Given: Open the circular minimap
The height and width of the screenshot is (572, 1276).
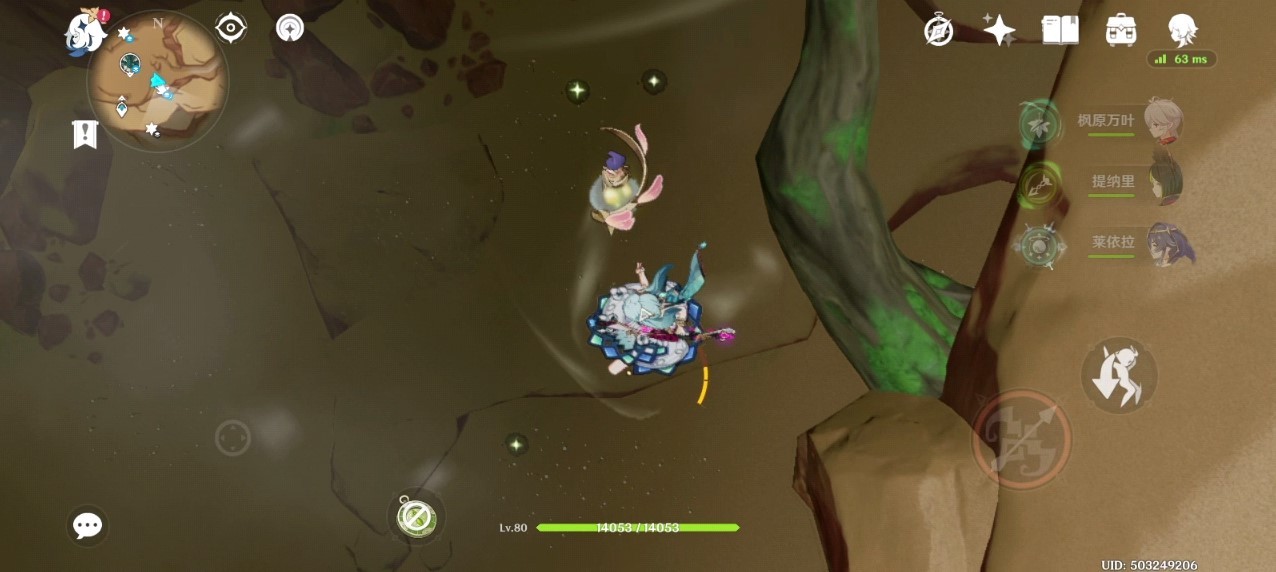Looking at the screenshot, I should (157, 81).
